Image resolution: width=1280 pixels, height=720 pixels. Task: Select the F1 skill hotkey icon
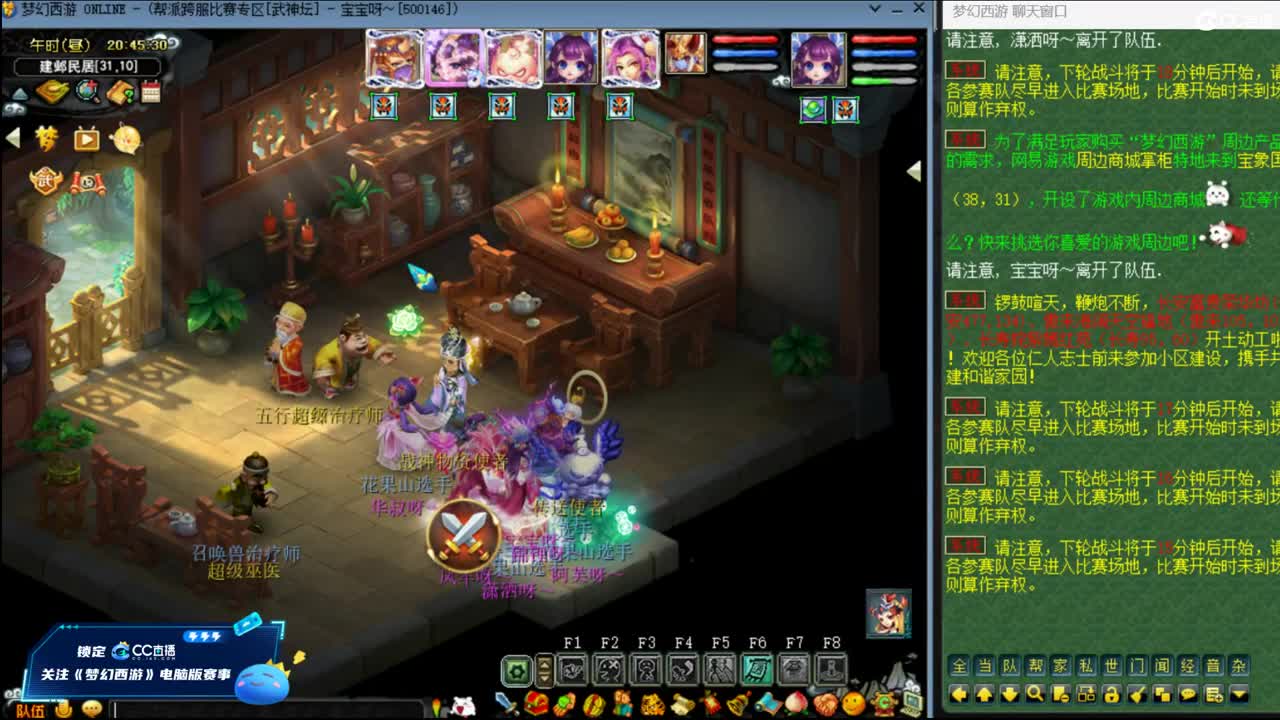point(573,668)
